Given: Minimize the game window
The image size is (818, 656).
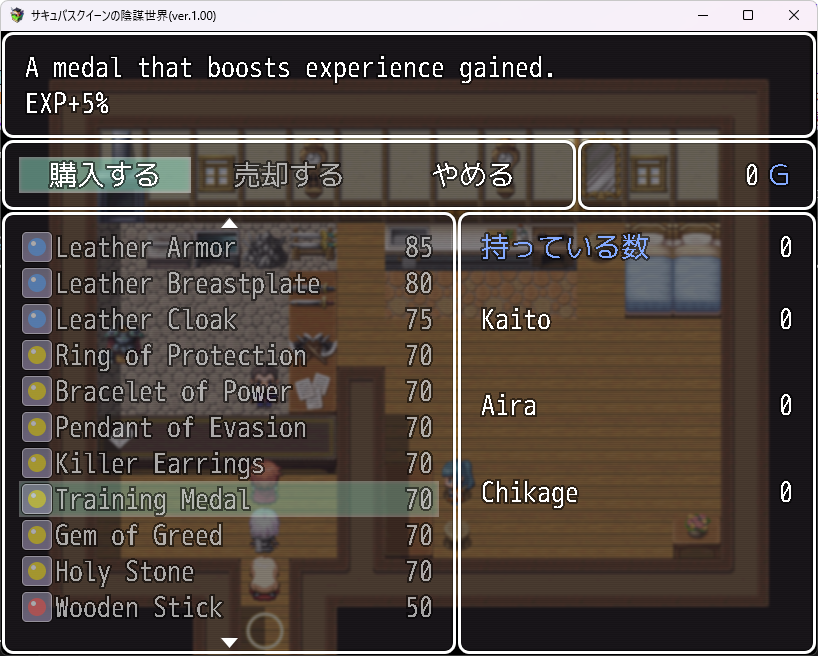Looking at the screenshot, I should tap(702, 16).
